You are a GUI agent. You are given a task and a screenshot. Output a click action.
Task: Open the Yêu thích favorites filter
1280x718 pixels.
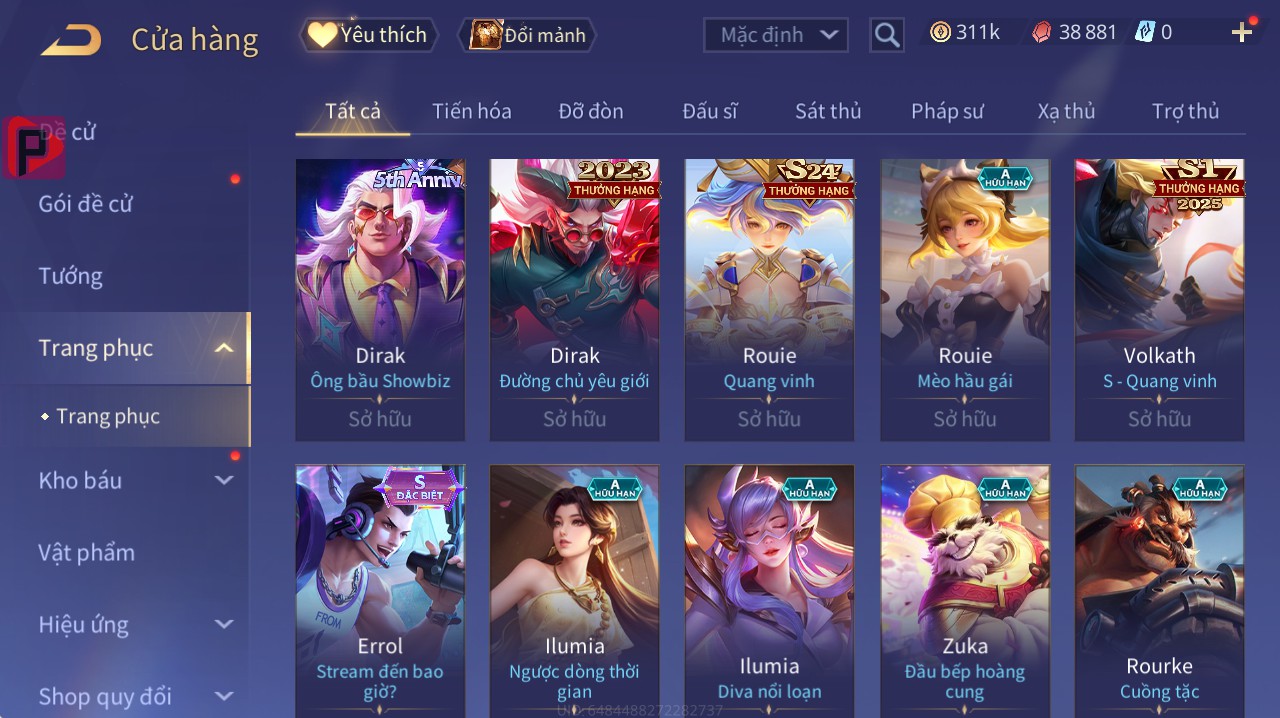369,35
